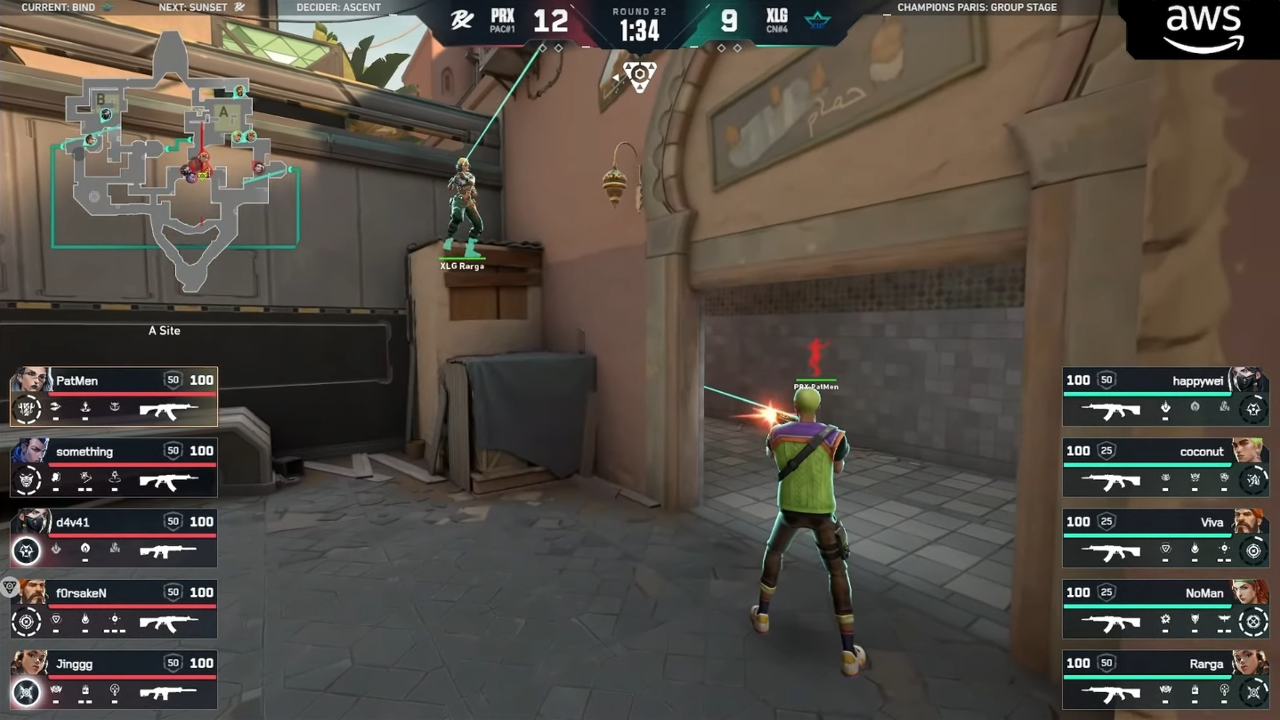The height and width of the screenshot is (720, 1280).
Task: Click the XLG team logo in scoreboard
Action: [x=817, y=20]
